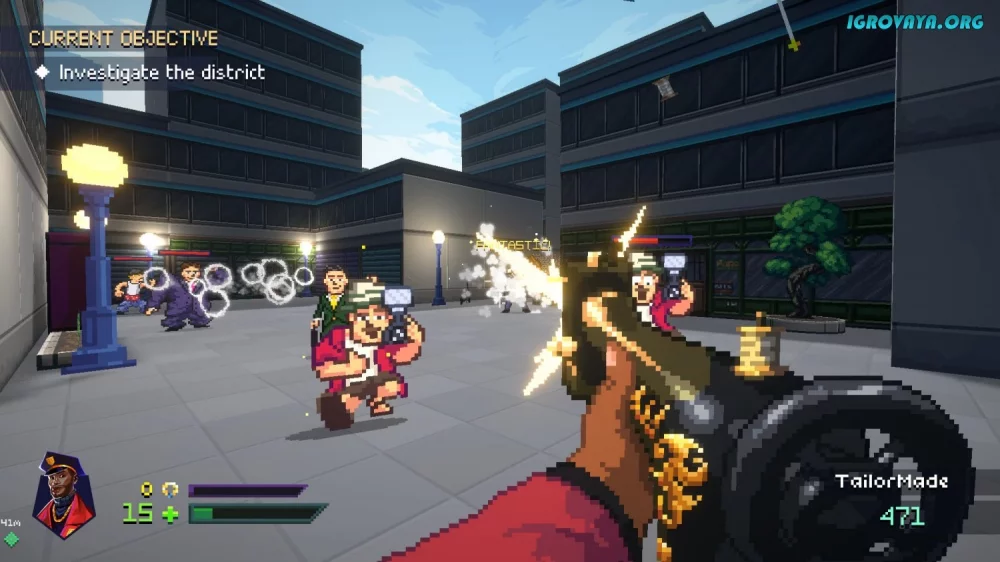The image size is (1000, 562).
Task: Select the 'Investigate the district' objective entry
Action: (161, 72)
